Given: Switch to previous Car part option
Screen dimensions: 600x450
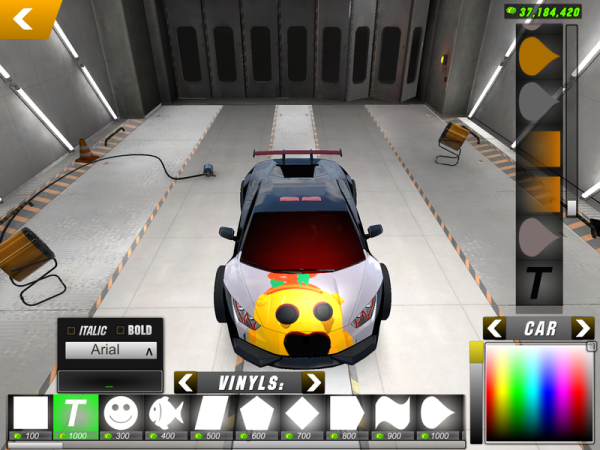Looking at the screenshot, I should (x=494, y=328).
